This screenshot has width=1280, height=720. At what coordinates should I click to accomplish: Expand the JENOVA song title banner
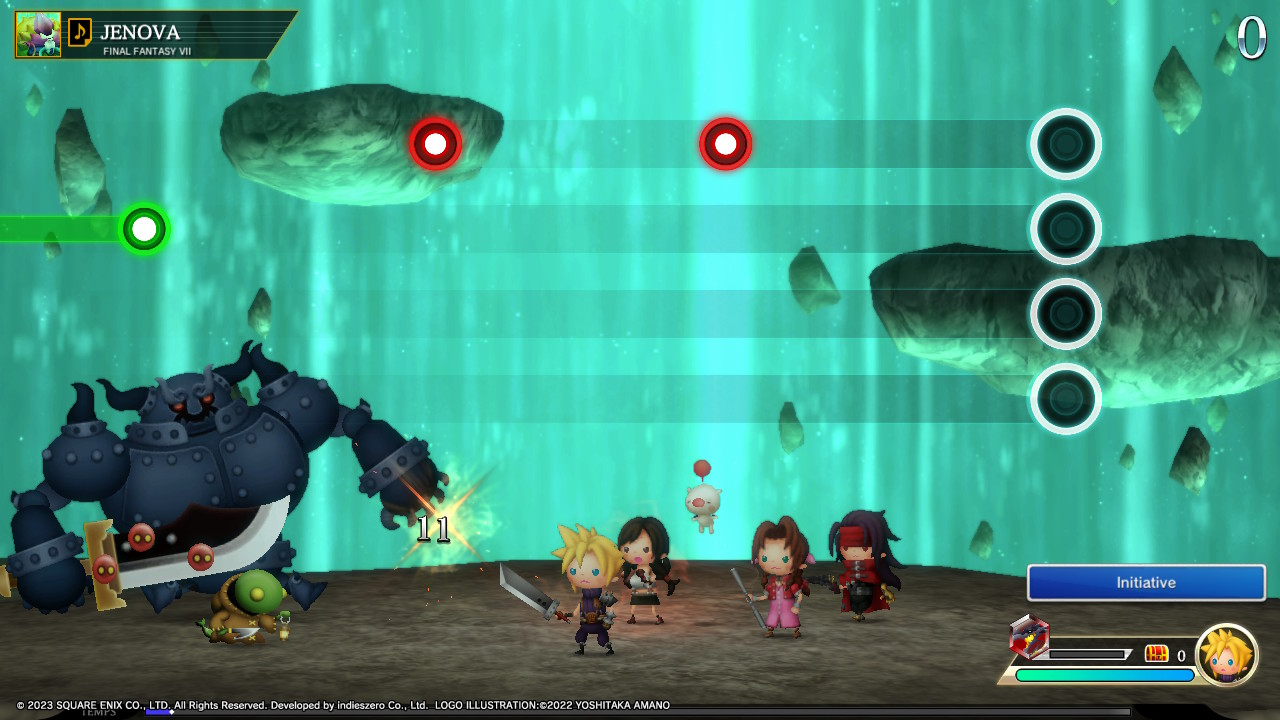click(x=160, y=31)
